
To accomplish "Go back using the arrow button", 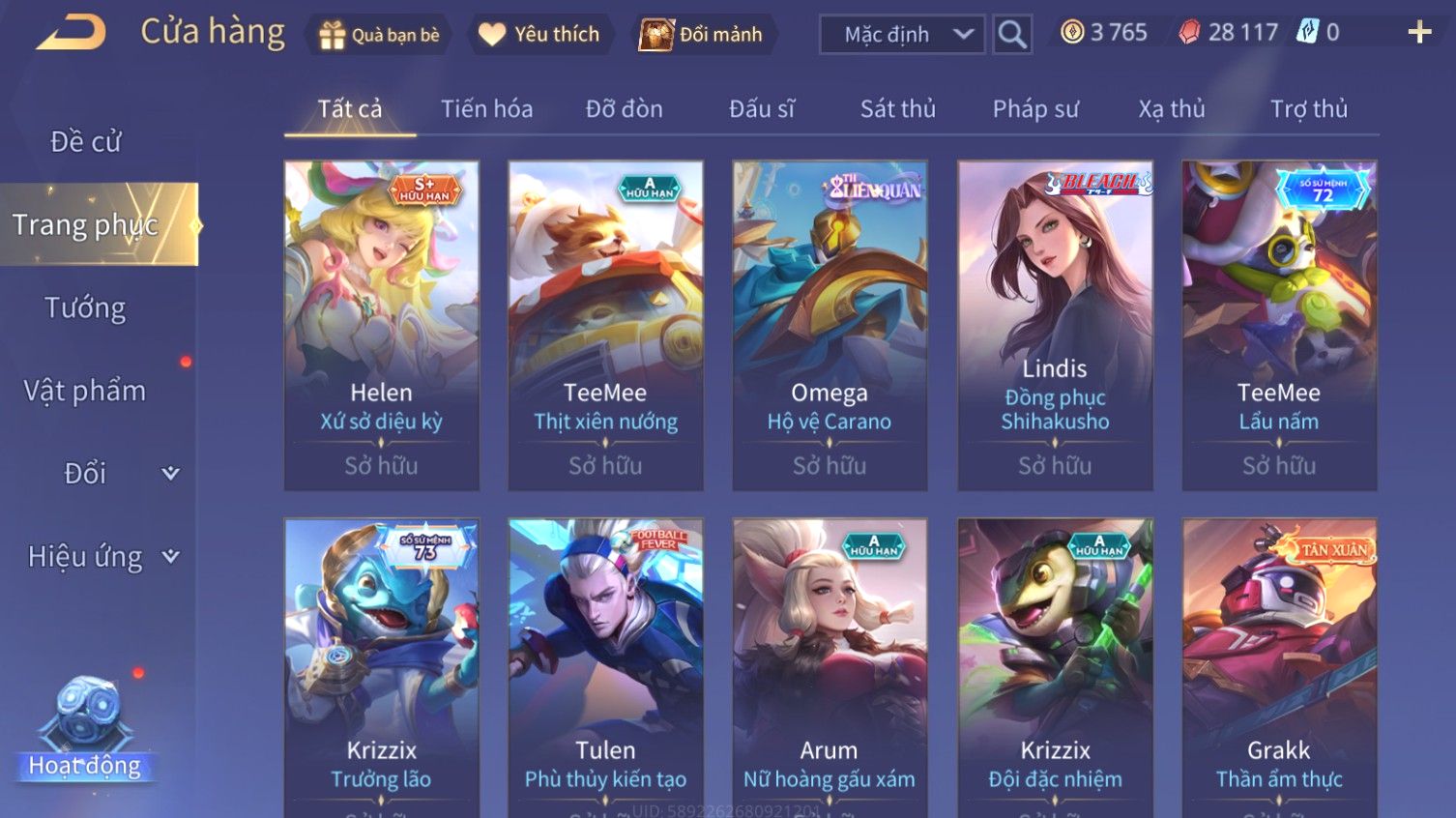I will coord(71,34).
